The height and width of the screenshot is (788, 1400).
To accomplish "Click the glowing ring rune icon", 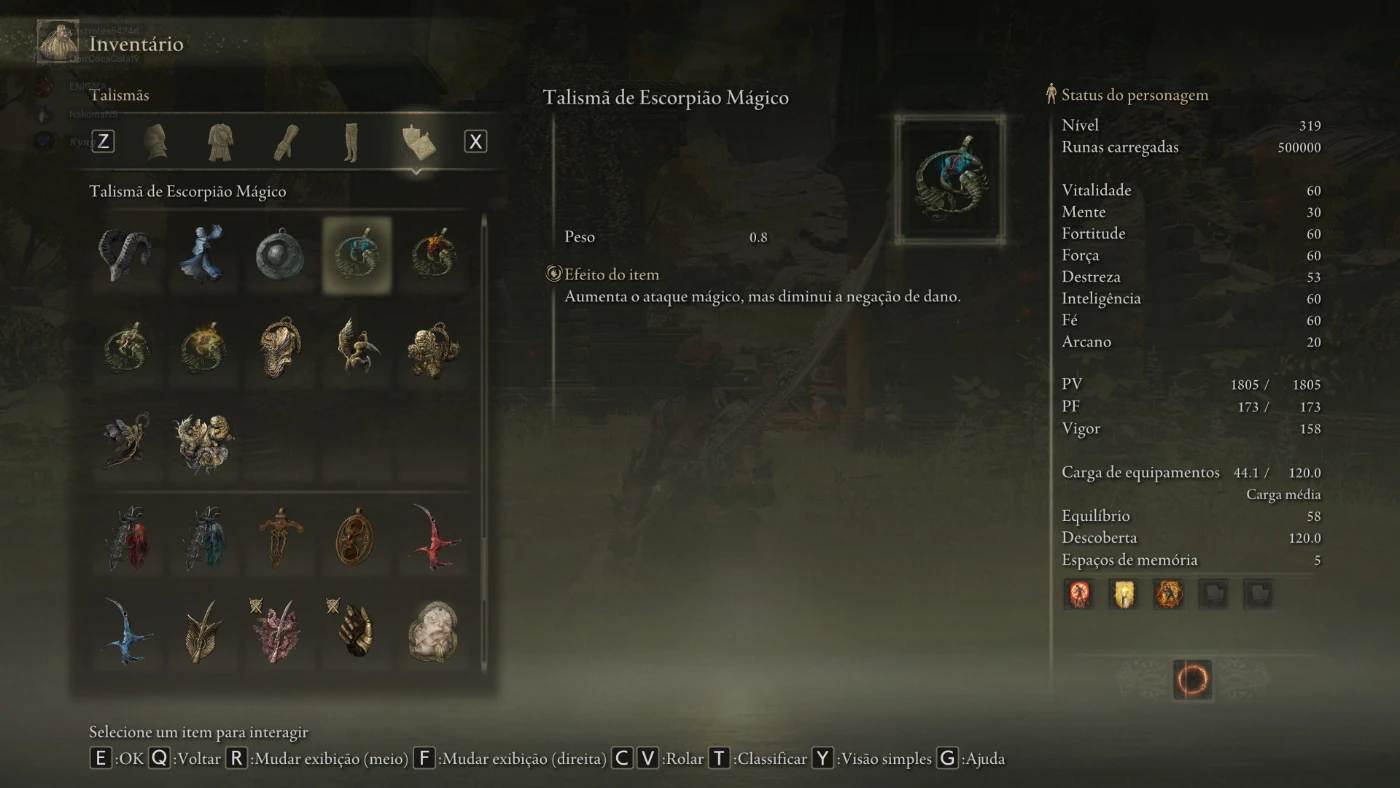I will click(x=1192, y=680).
